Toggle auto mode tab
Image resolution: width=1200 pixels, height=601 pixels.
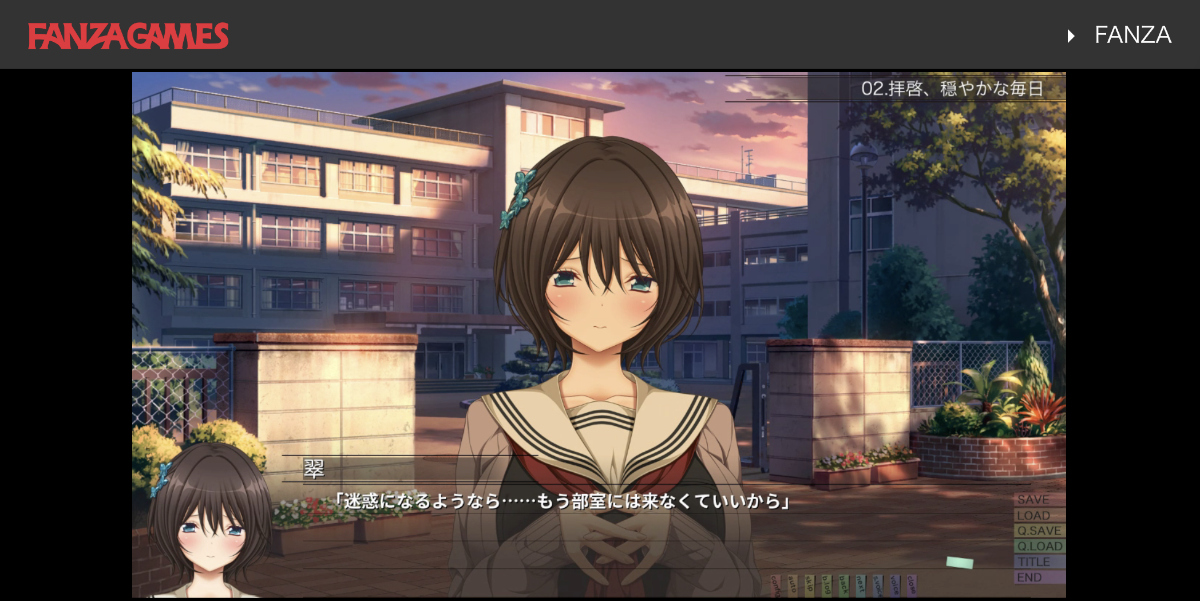[793, 584]
